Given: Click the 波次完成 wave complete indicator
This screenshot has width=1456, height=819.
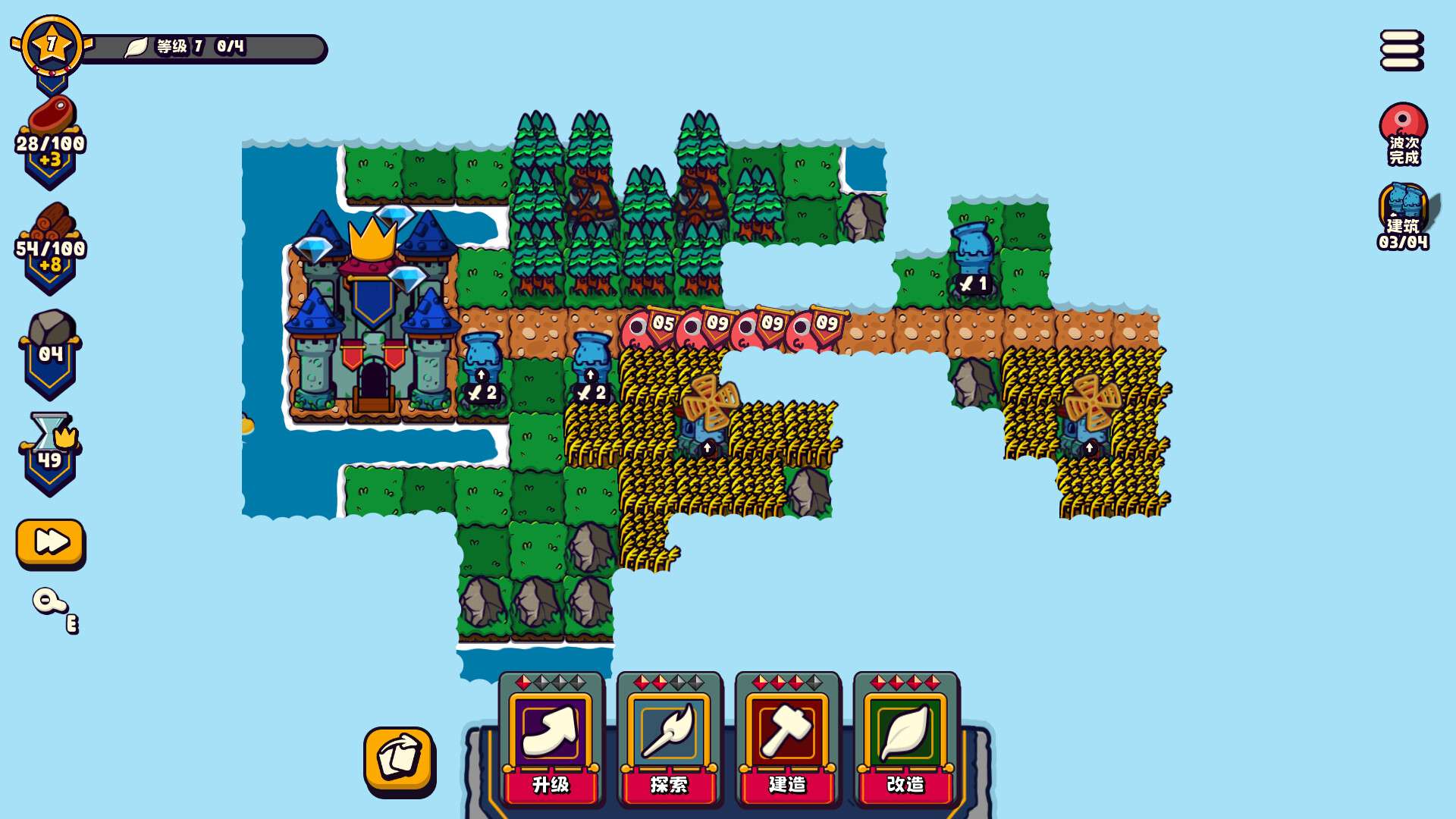Looking at the screenshot, I should (1402, 136).
